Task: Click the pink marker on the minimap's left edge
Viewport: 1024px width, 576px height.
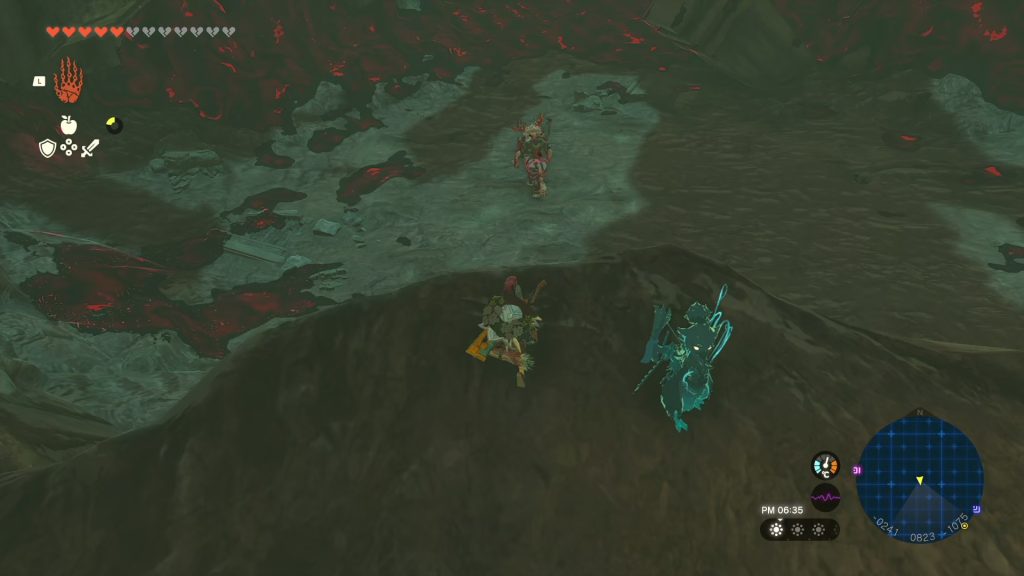Action: click(858, 469)
